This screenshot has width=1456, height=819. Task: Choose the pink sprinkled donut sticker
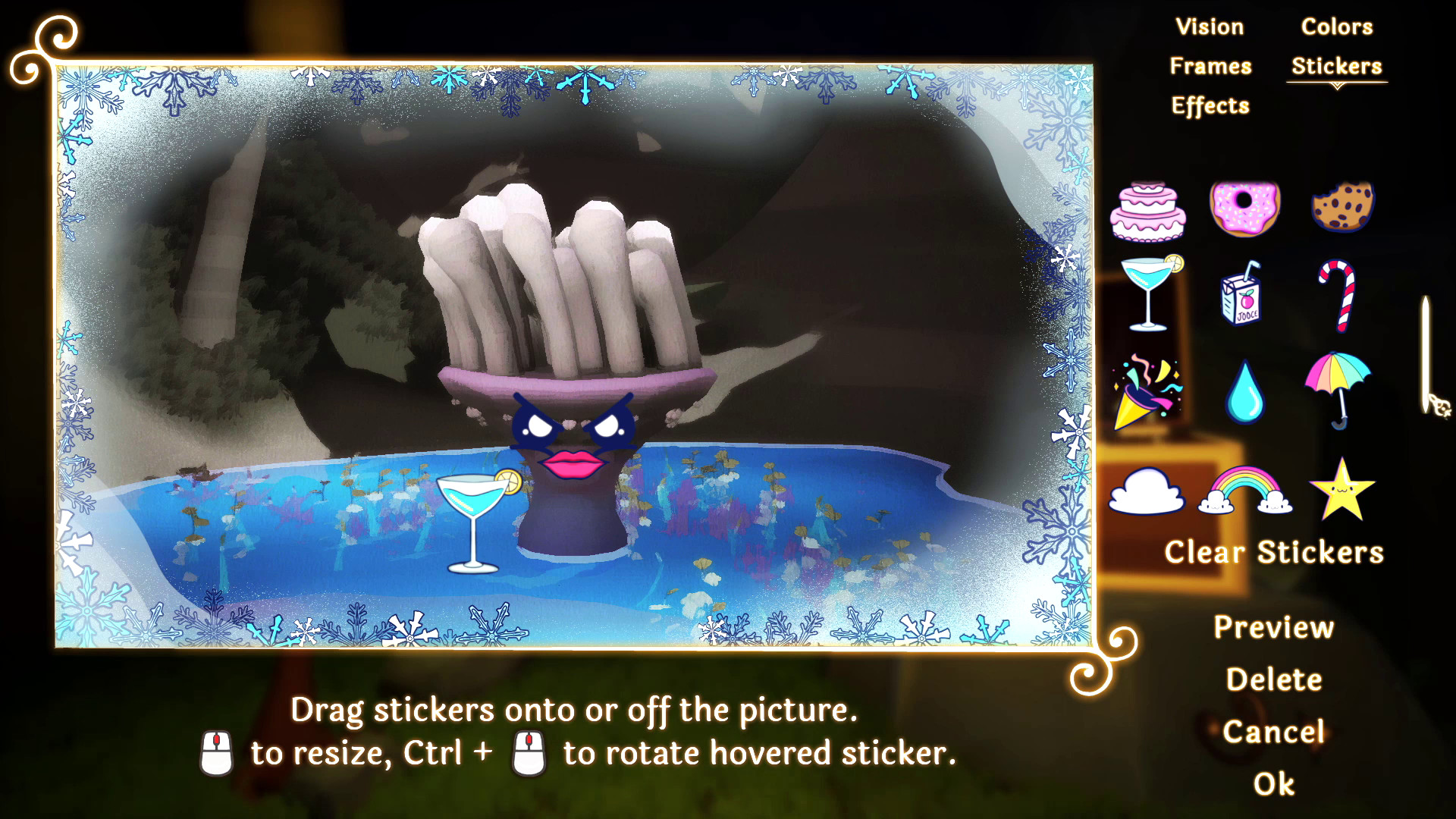click(x=1244, y=207)
